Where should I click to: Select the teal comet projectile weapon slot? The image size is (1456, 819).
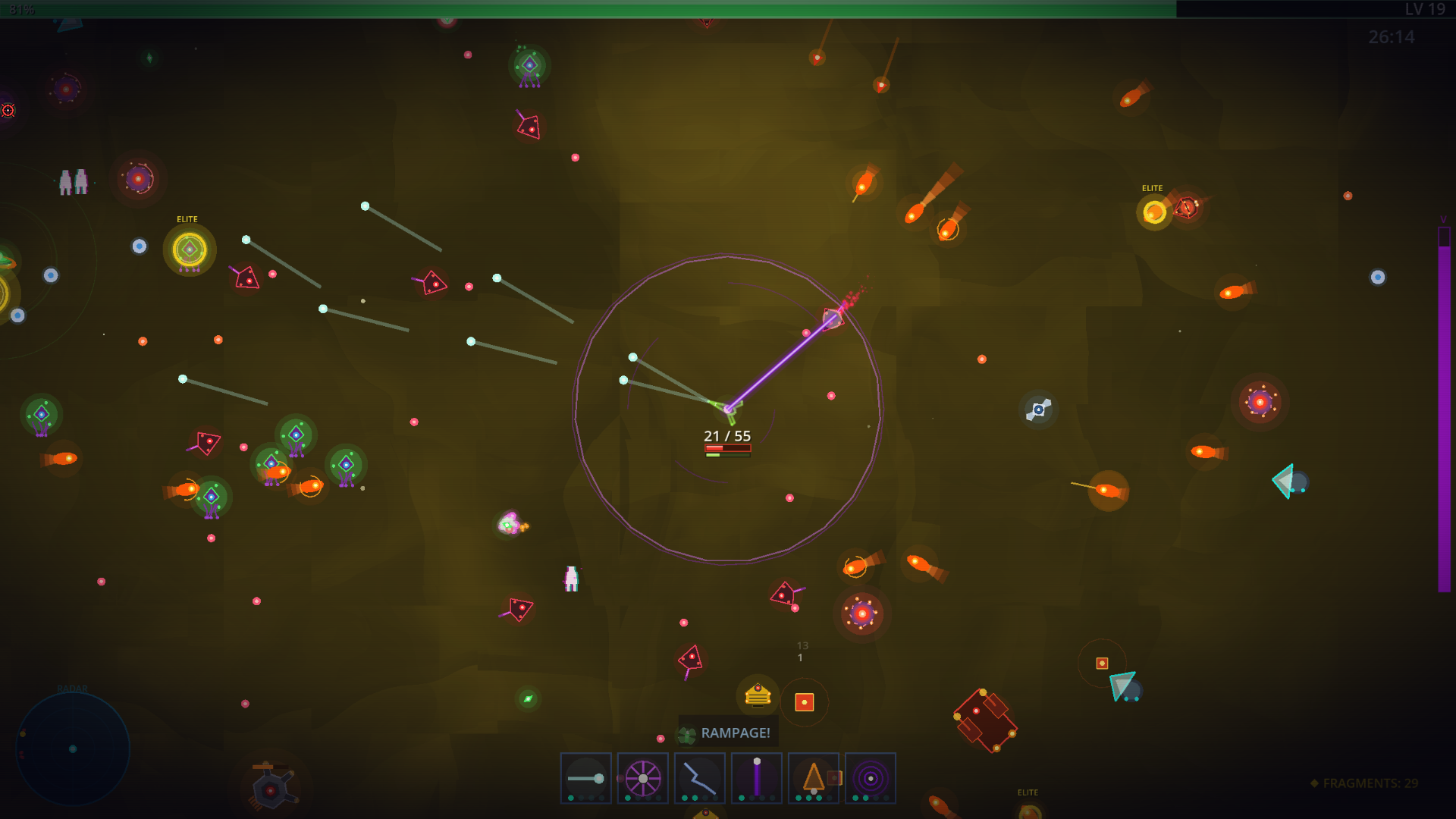coord(585,778)
